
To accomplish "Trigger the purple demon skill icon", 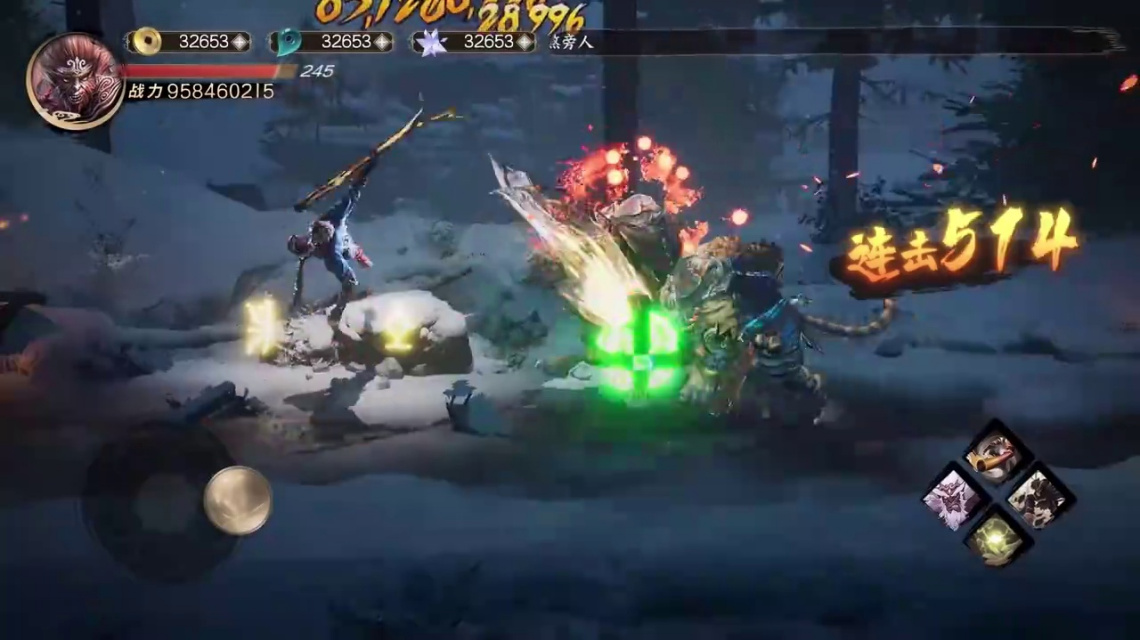I will point(951,496).
